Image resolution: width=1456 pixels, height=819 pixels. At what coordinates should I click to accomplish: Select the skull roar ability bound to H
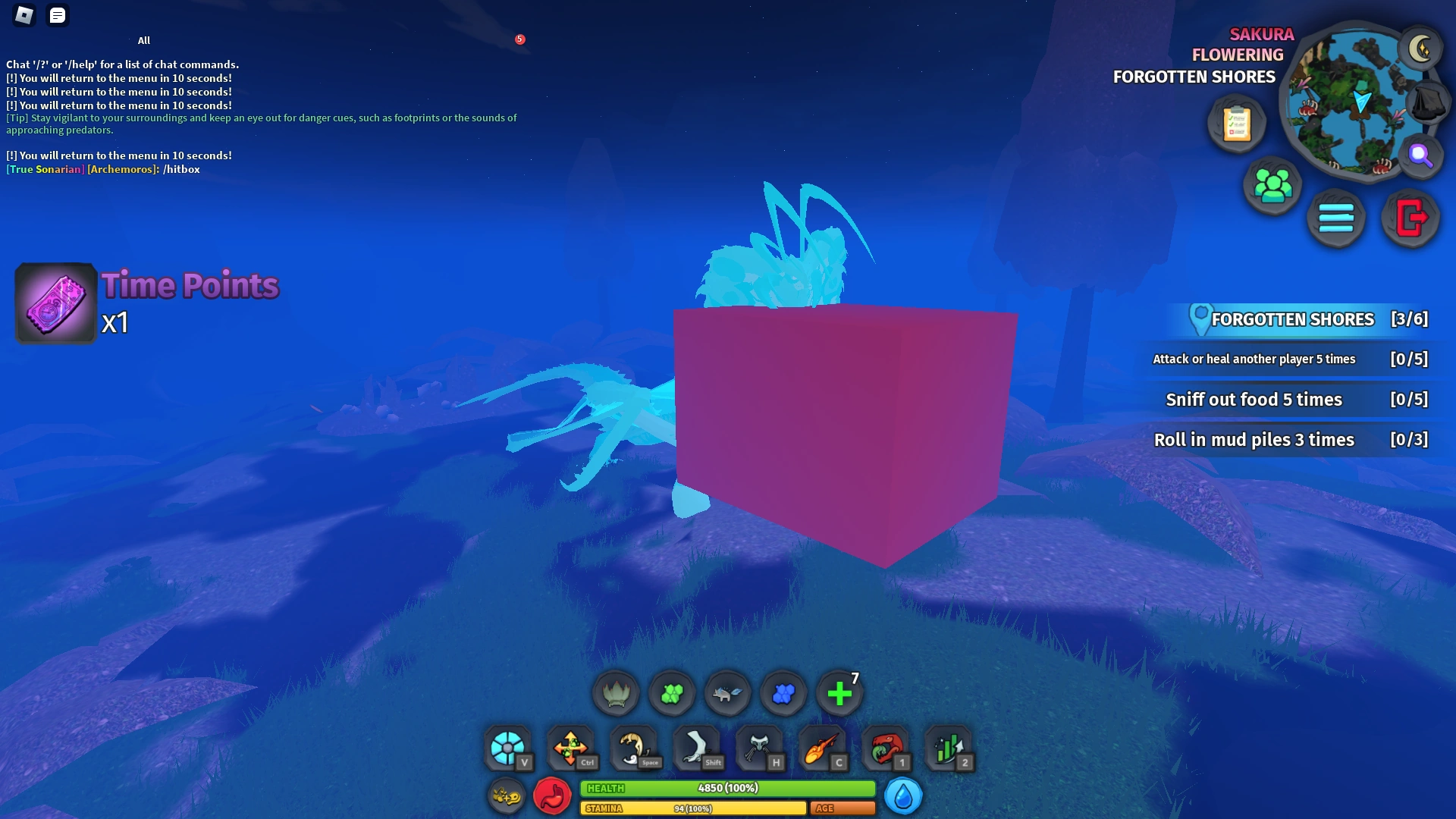pos(760,748)
